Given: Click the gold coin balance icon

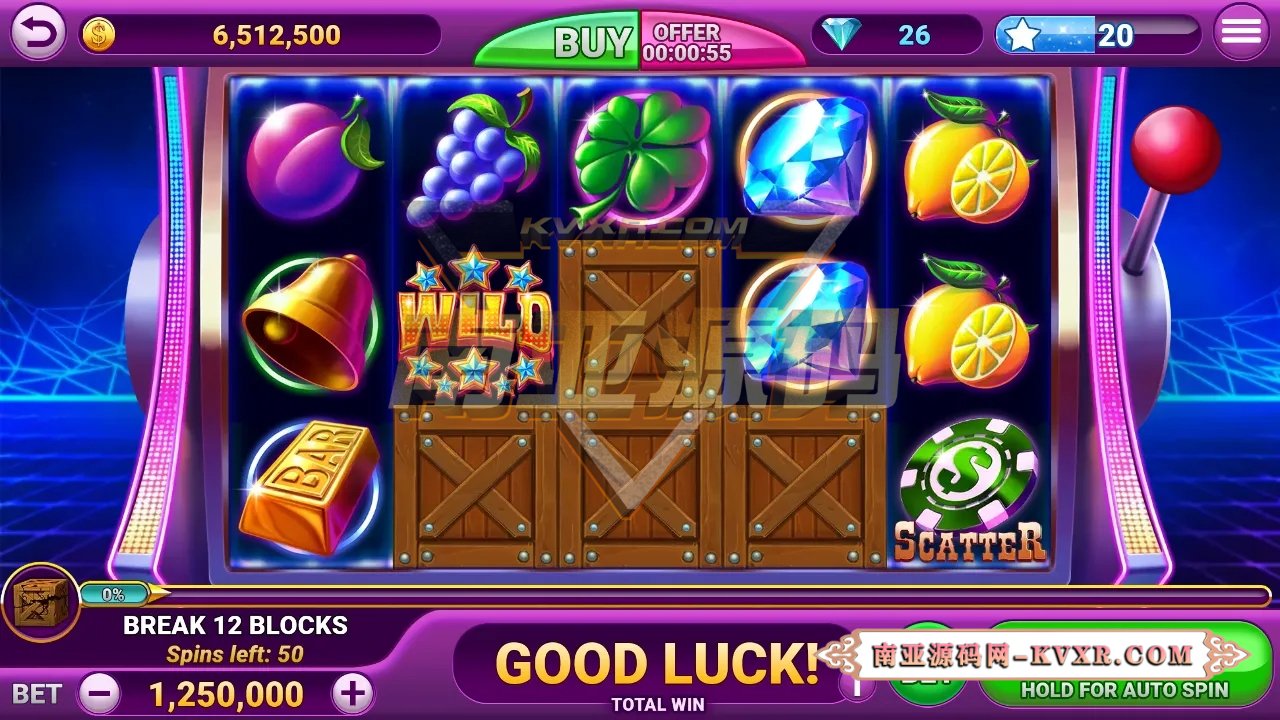Looking at the screenshot, I should [98, 33].
